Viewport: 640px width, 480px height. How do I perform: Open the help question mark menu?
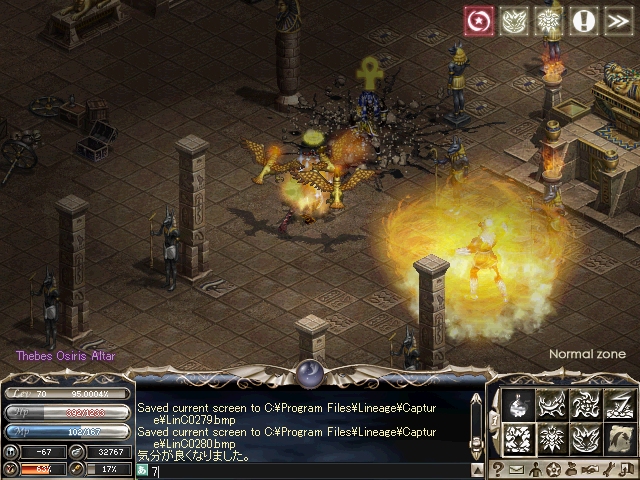pos(497,469)
